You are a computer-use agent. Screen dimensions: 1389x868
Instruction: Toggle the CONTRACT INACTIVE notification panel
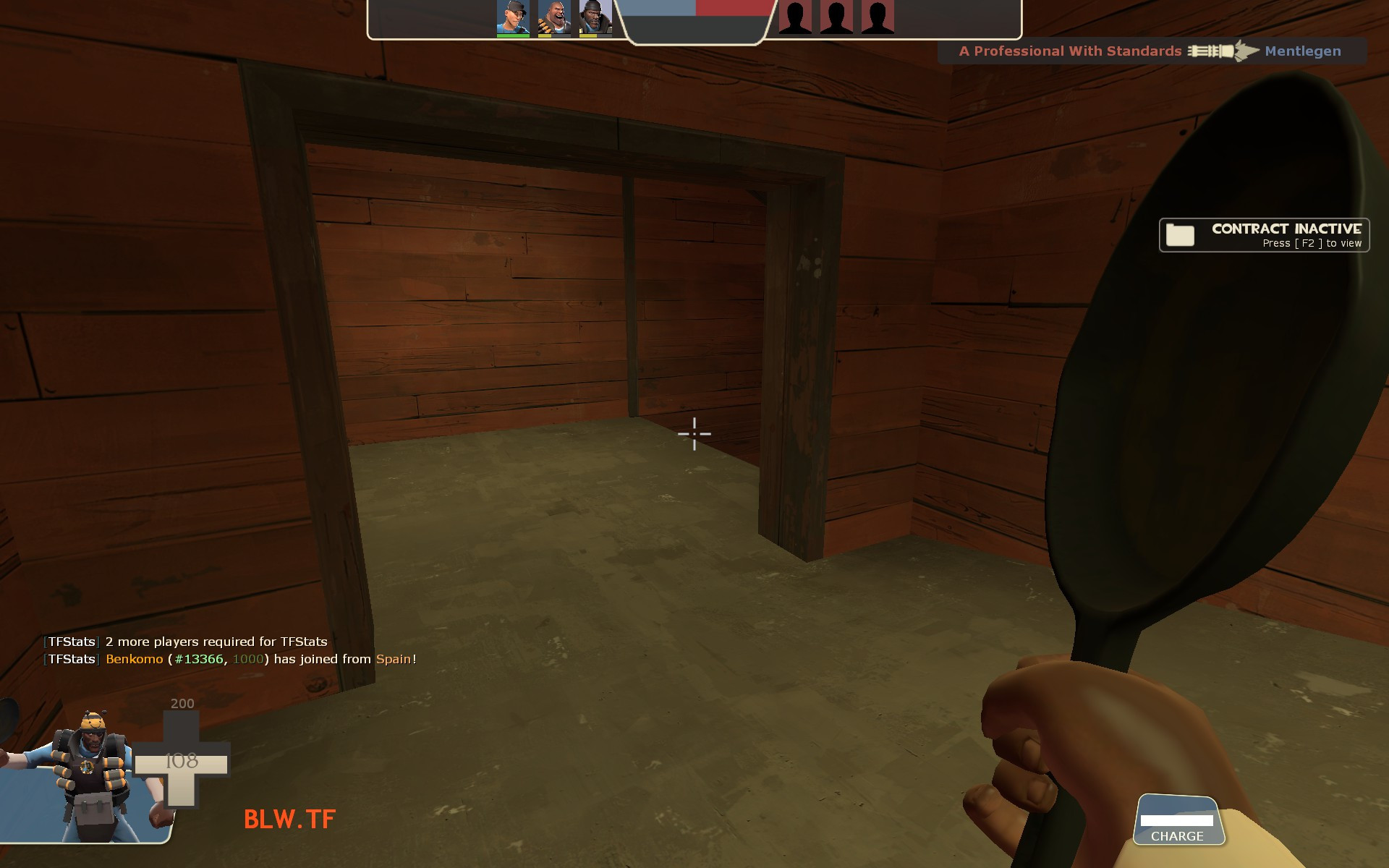(x=1265, y=235)
